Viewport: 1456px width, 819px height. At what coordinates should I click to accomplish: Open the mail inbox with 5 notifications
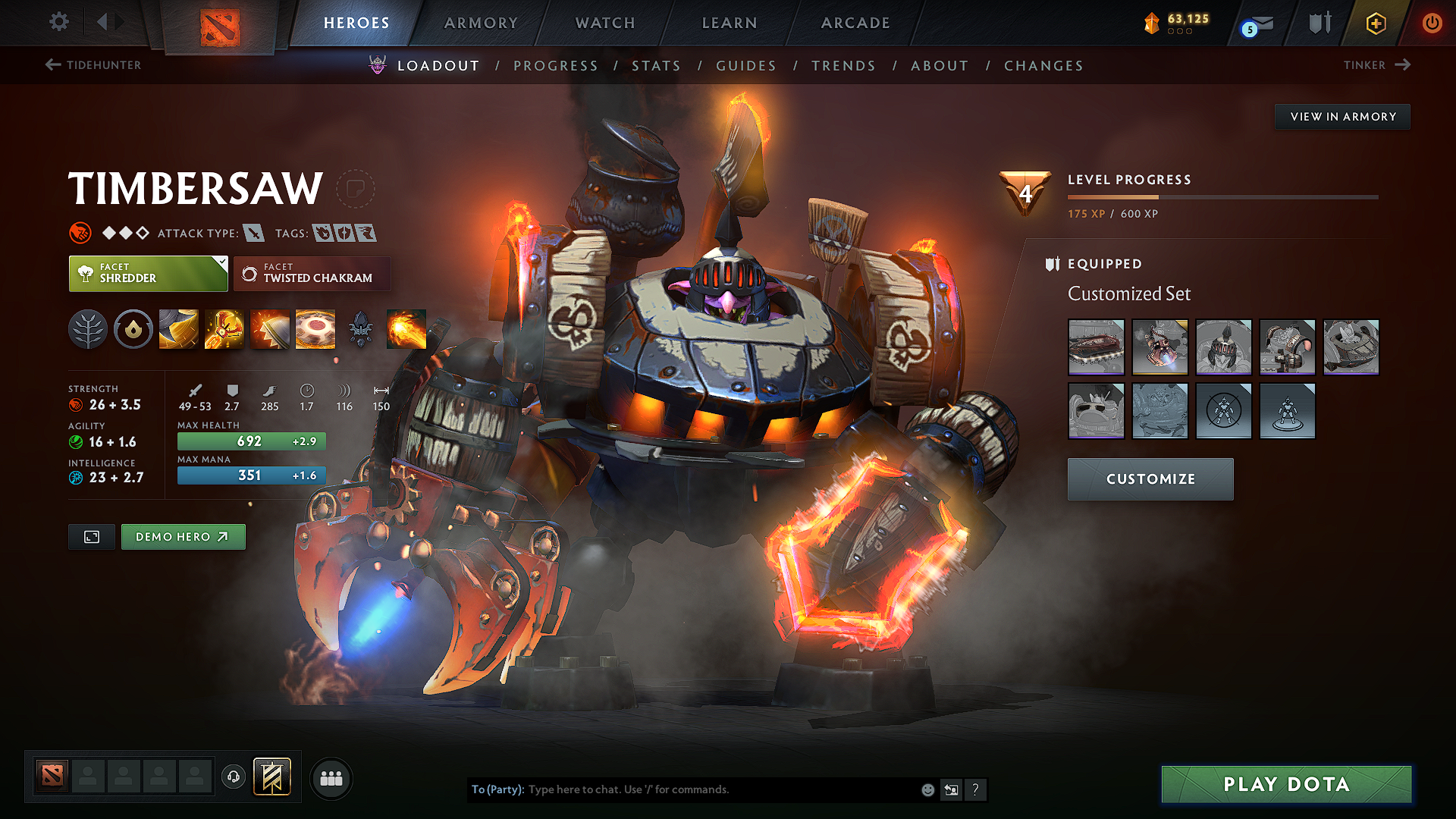[1255, 24]
